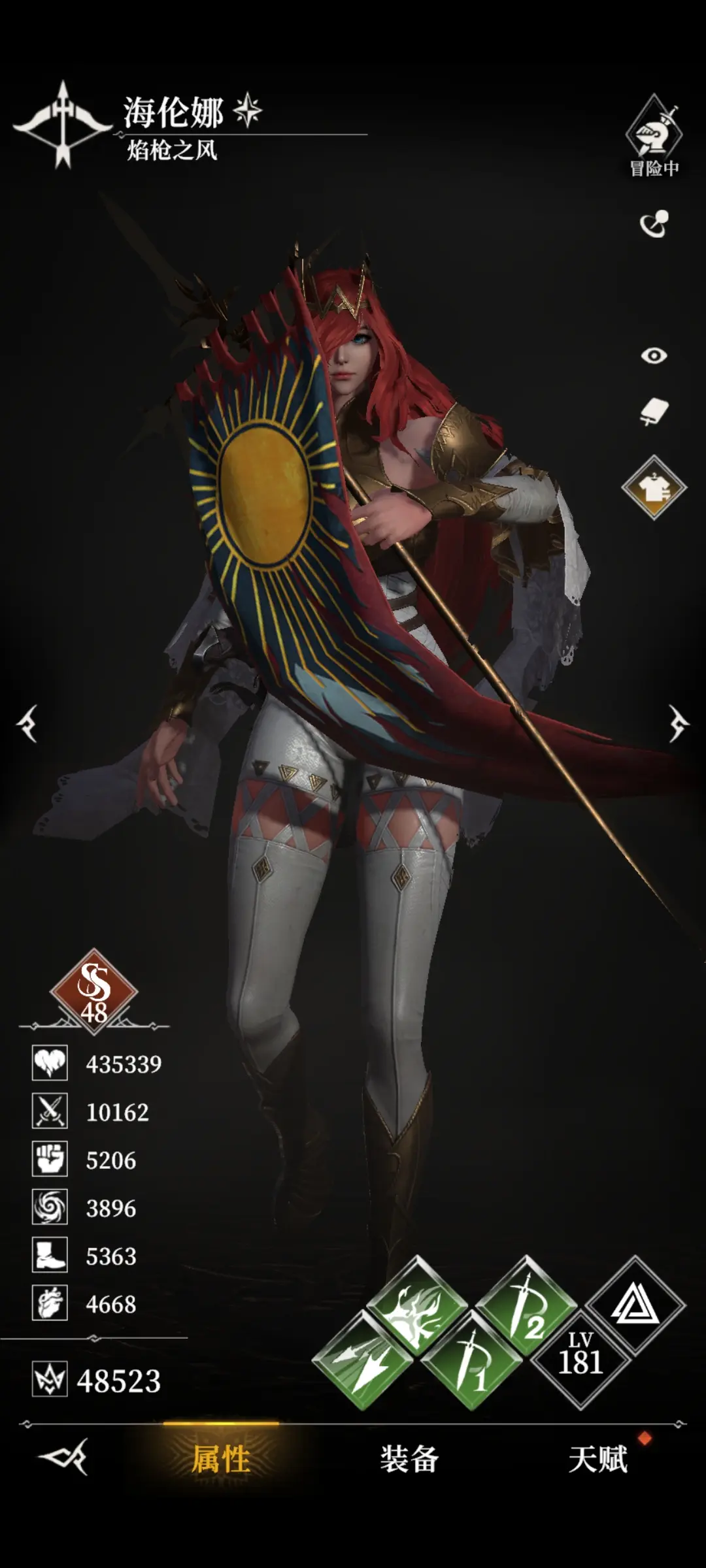Tap the eraser-shaped icon
Image resolution: width=706 pixels, height=1568 pixels.
pyautogui.click(x=654, y=412)
